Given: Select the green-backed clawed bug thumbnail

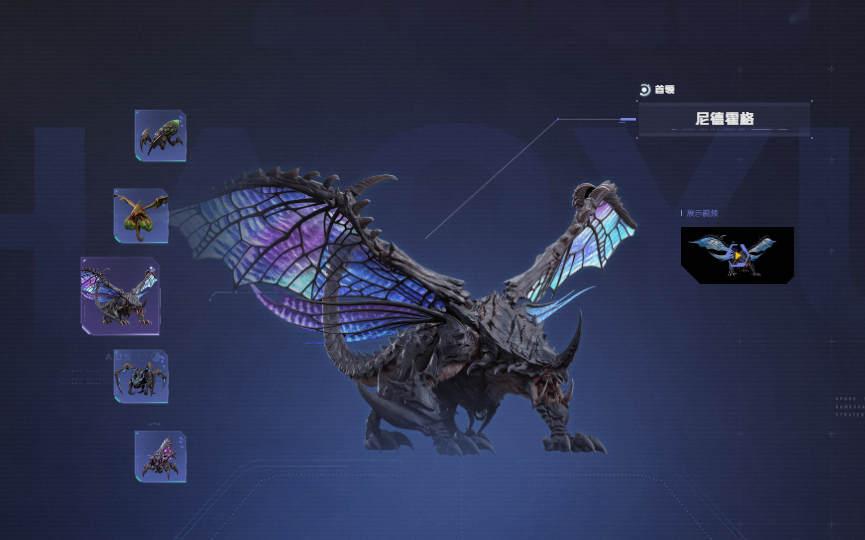Looking at the screenshot, I should 160,135.
